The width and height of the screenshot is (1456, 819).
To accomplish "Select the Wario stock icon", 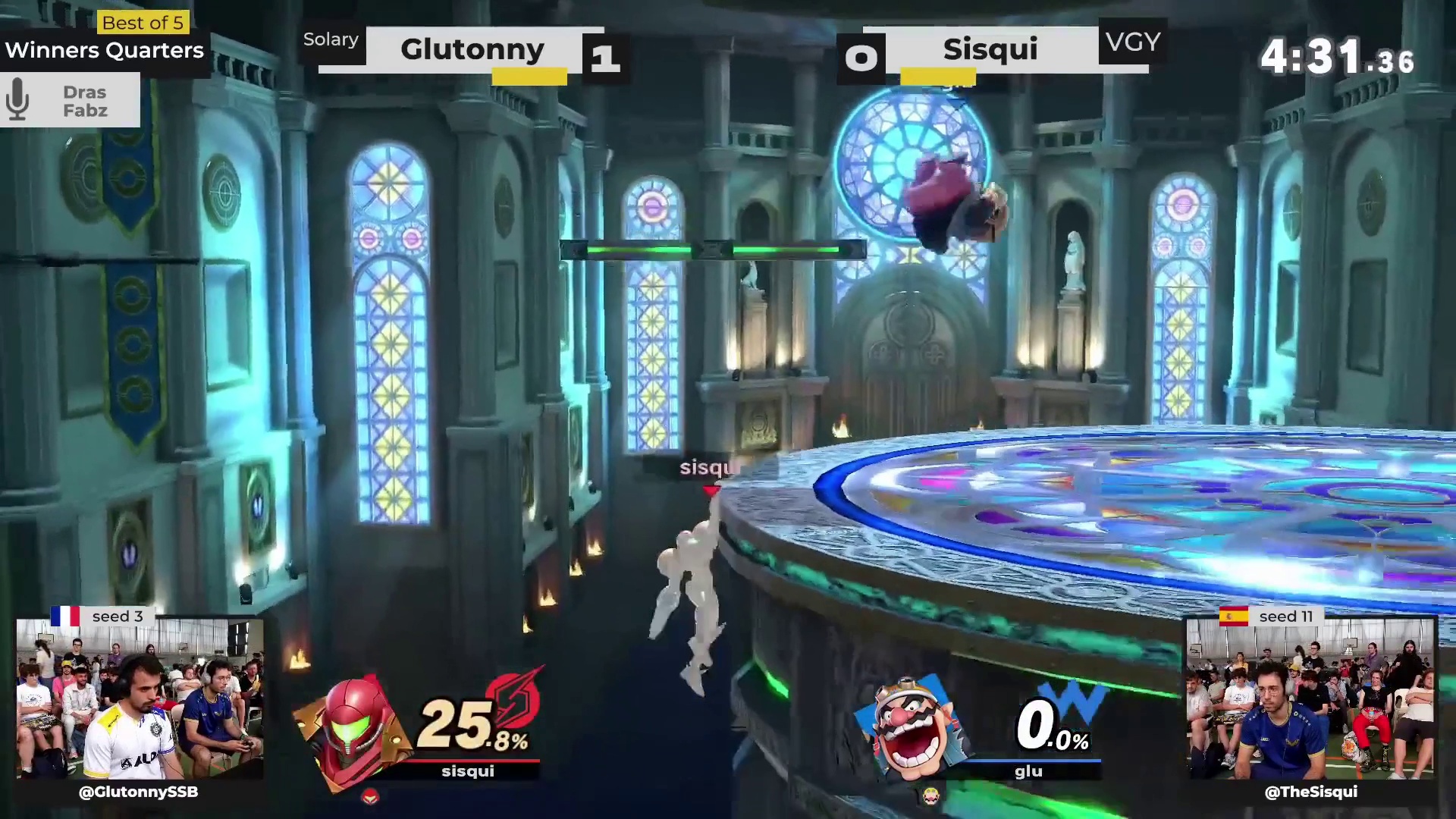I will pos(930,795).
